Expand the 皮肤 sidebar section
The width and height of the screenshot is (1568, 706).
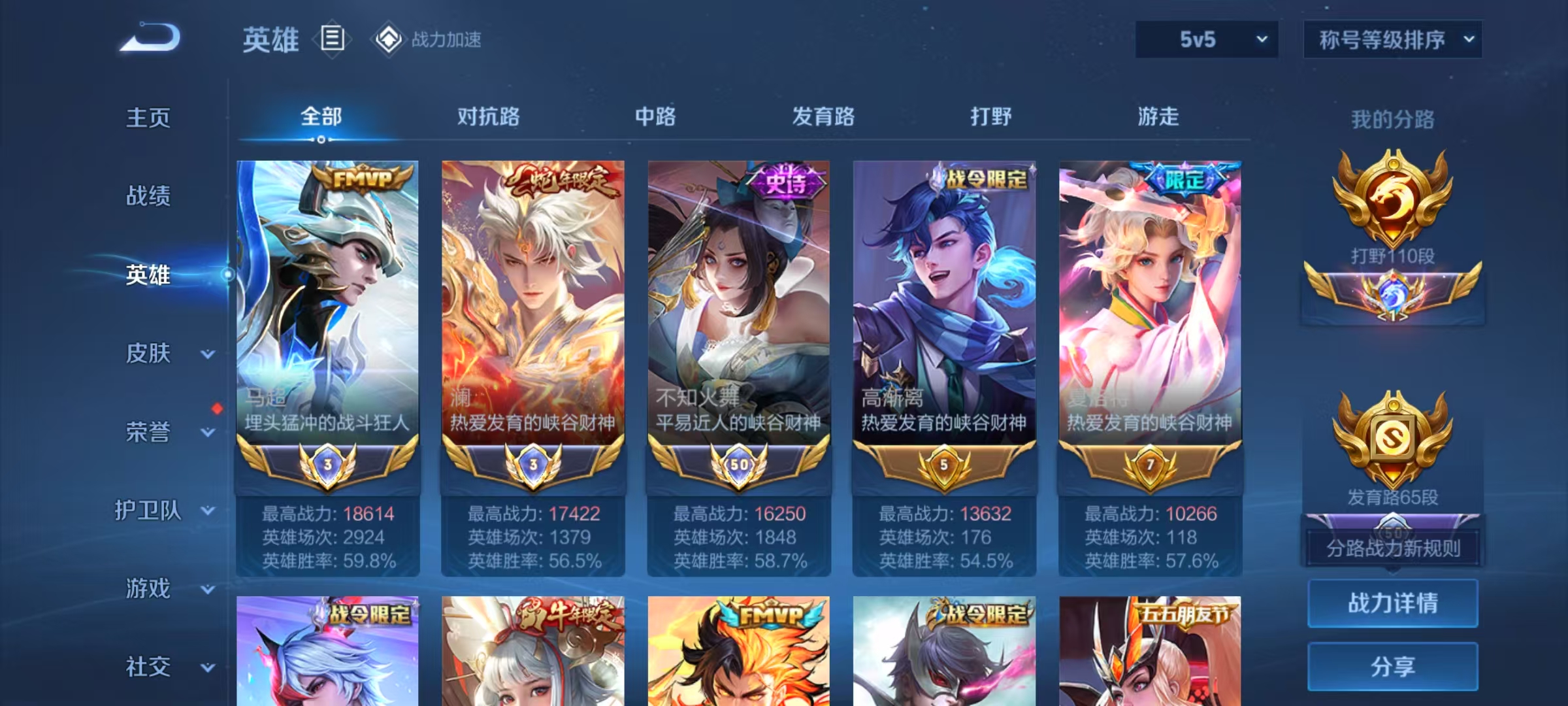pyautogui.click(x=147, y=353)
